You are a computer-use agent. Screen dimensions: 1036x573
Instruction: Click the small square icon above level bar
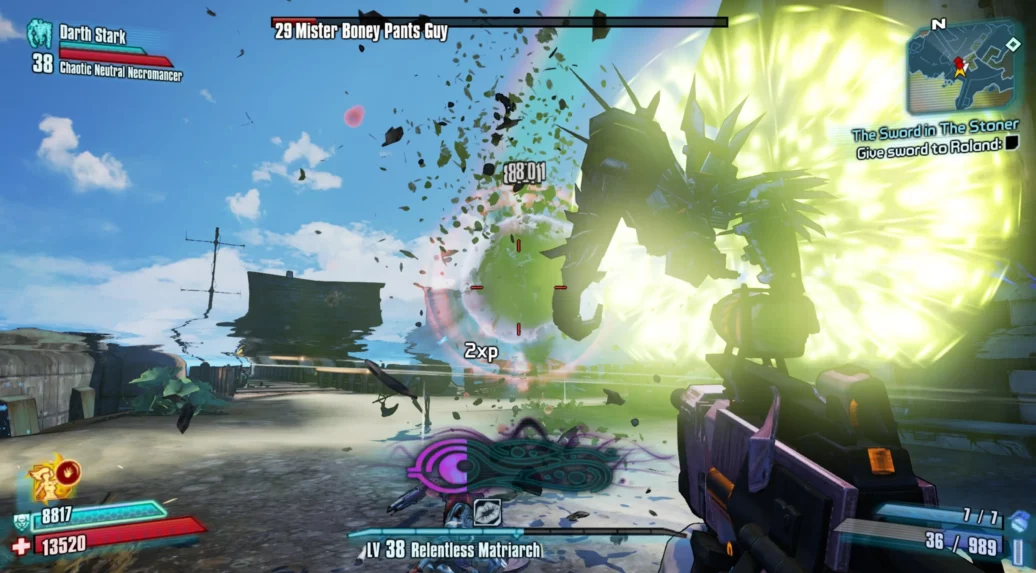487,511
